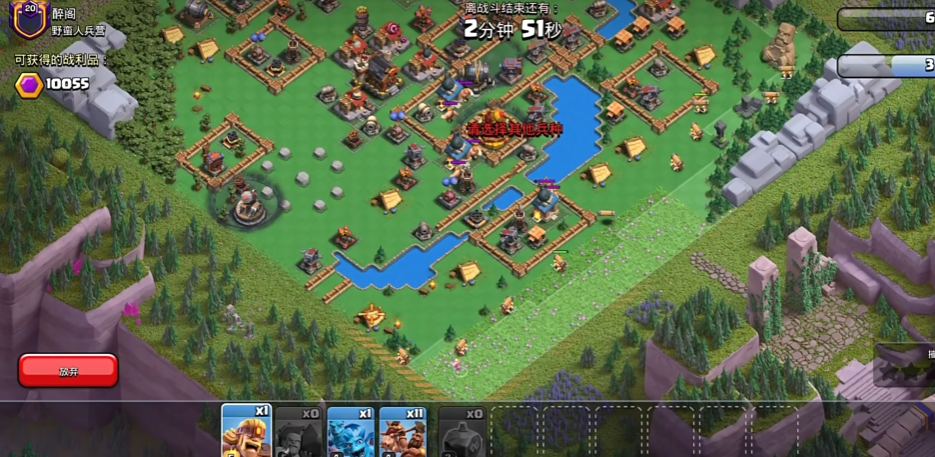This screenshot has width=935, height=457.
Task: Open the level 20 clan badge
Action: click(x=29, y=17)
